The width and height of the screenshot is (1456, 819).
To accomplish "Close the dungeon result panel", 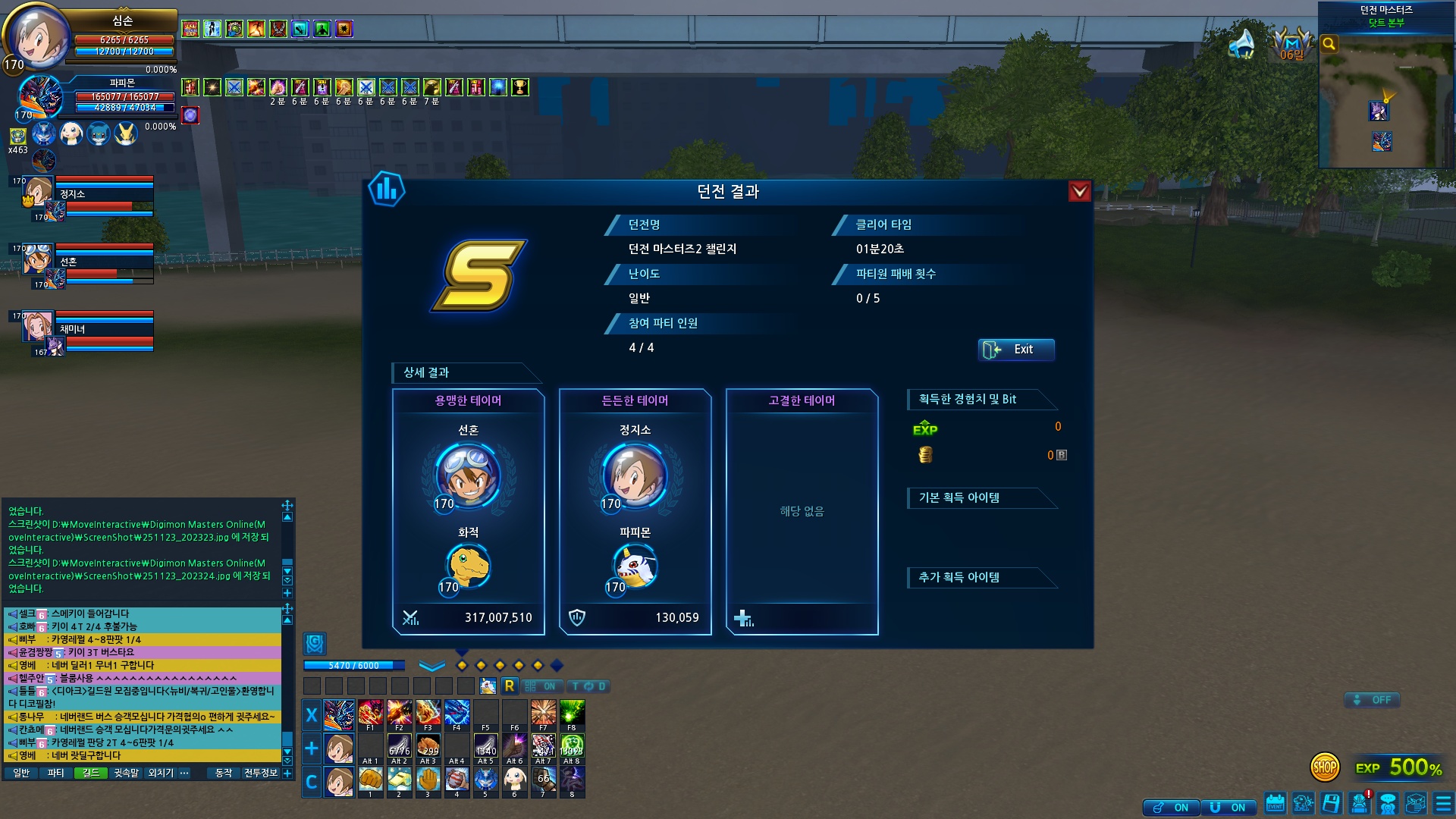I will 1079,192.
